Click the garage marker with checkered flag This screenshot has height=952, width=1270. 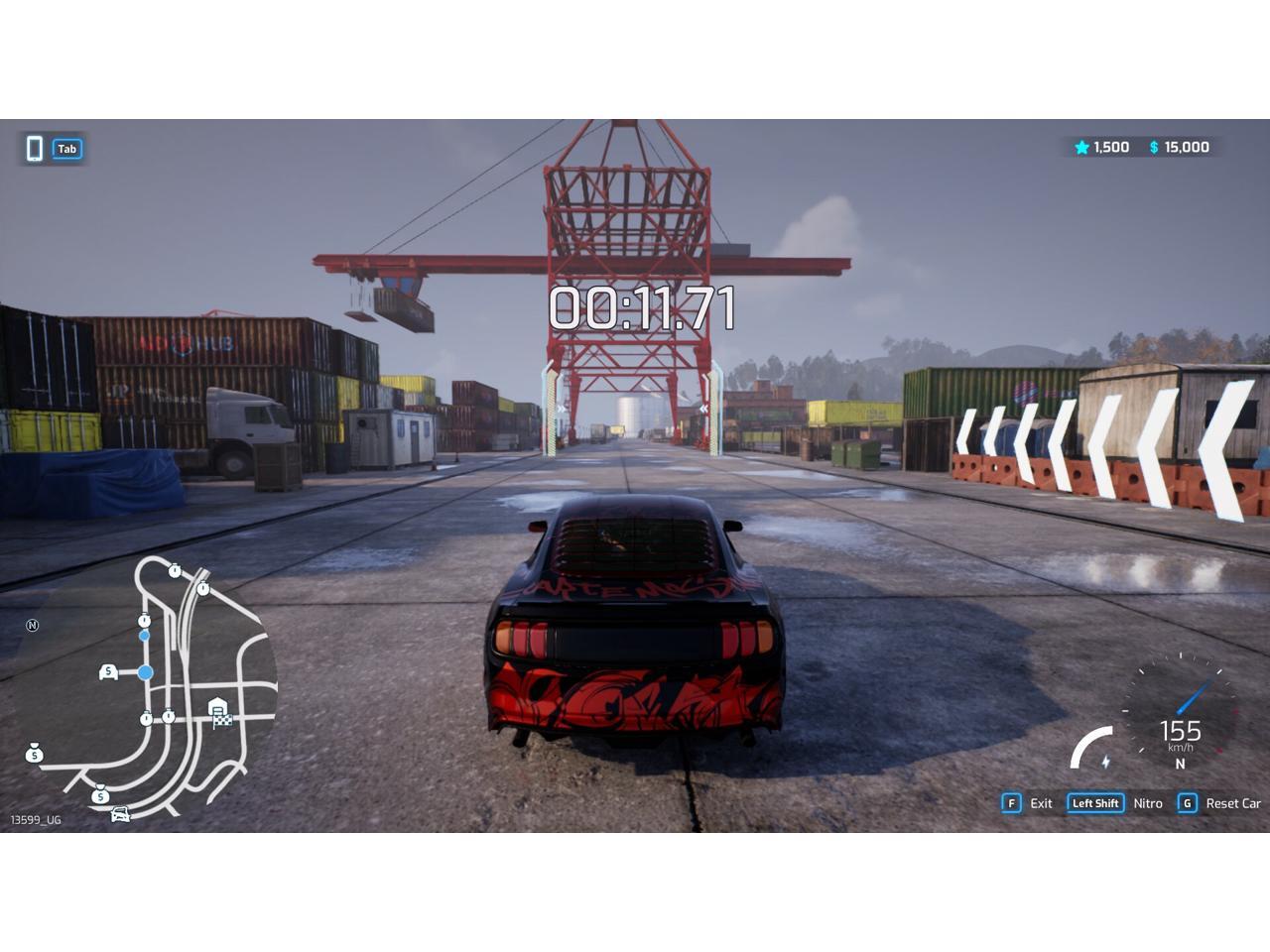click(x=218, y=712)
